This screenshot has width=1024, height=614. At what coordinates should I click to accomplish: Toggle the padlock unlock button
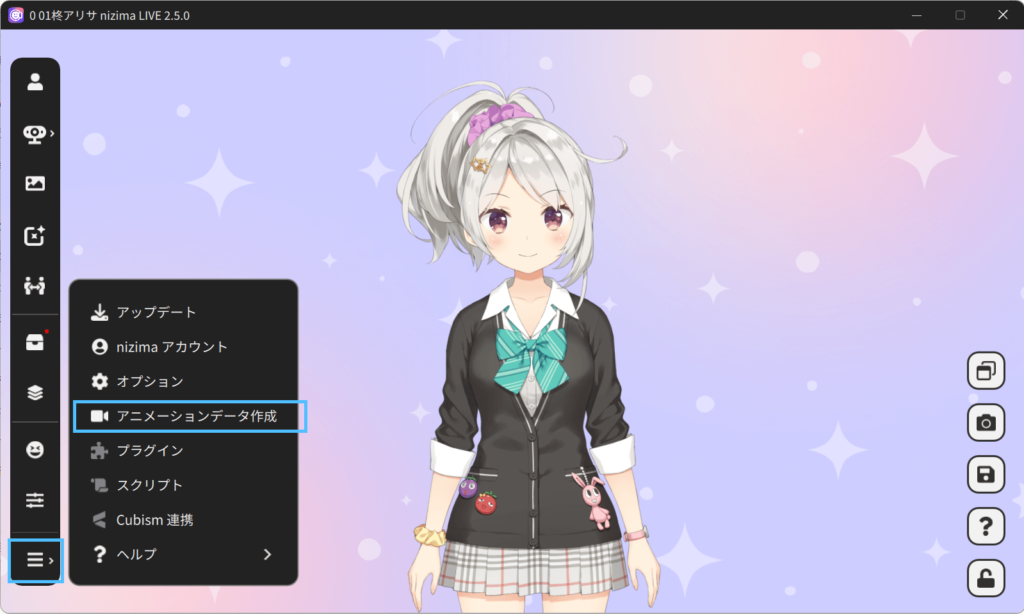coord(986,579)
